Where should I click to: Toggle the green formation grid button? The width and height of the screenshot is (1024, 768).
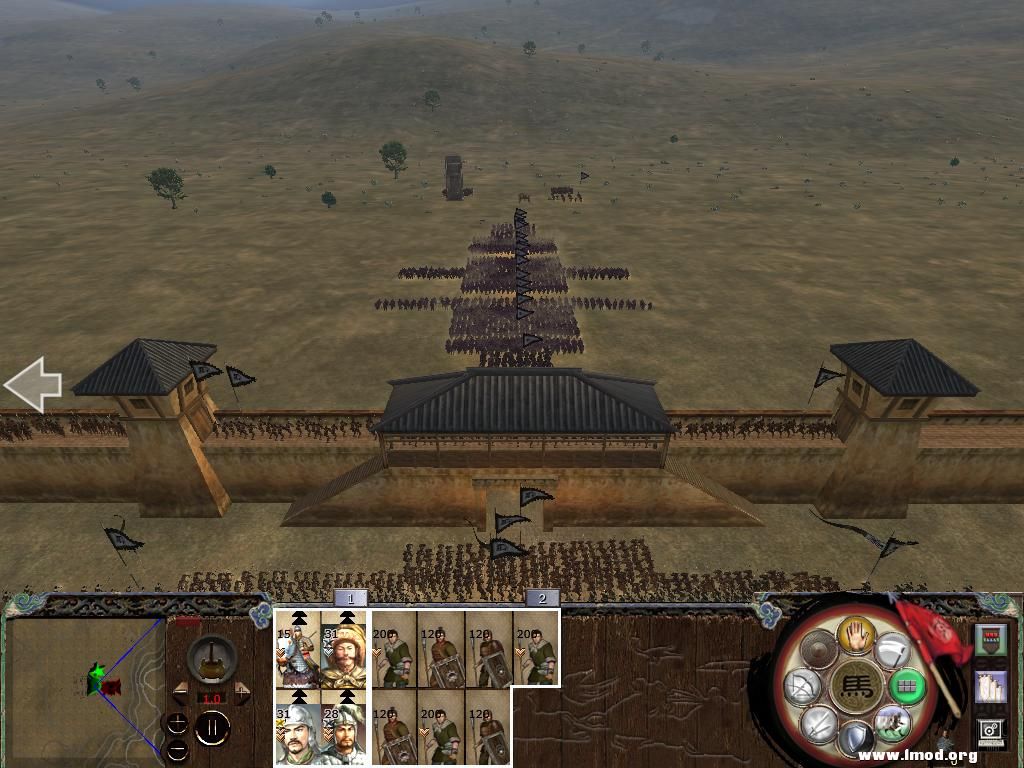[906, 686]
